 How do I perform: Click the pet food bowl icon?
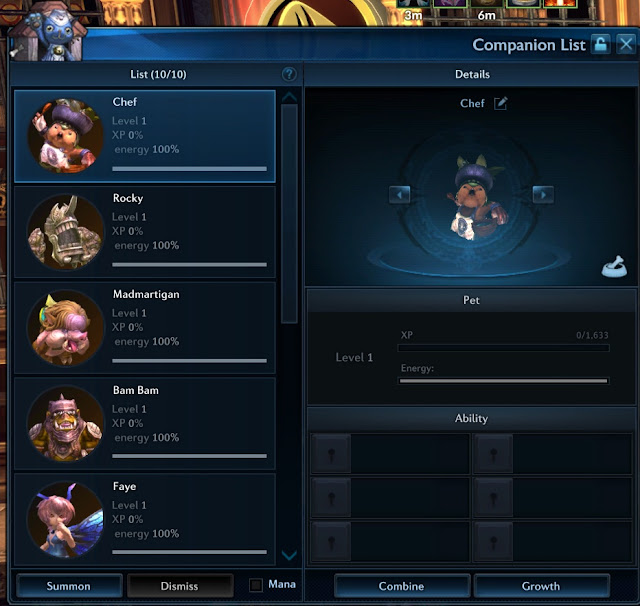pyautogui.click(x=614, y=267)
